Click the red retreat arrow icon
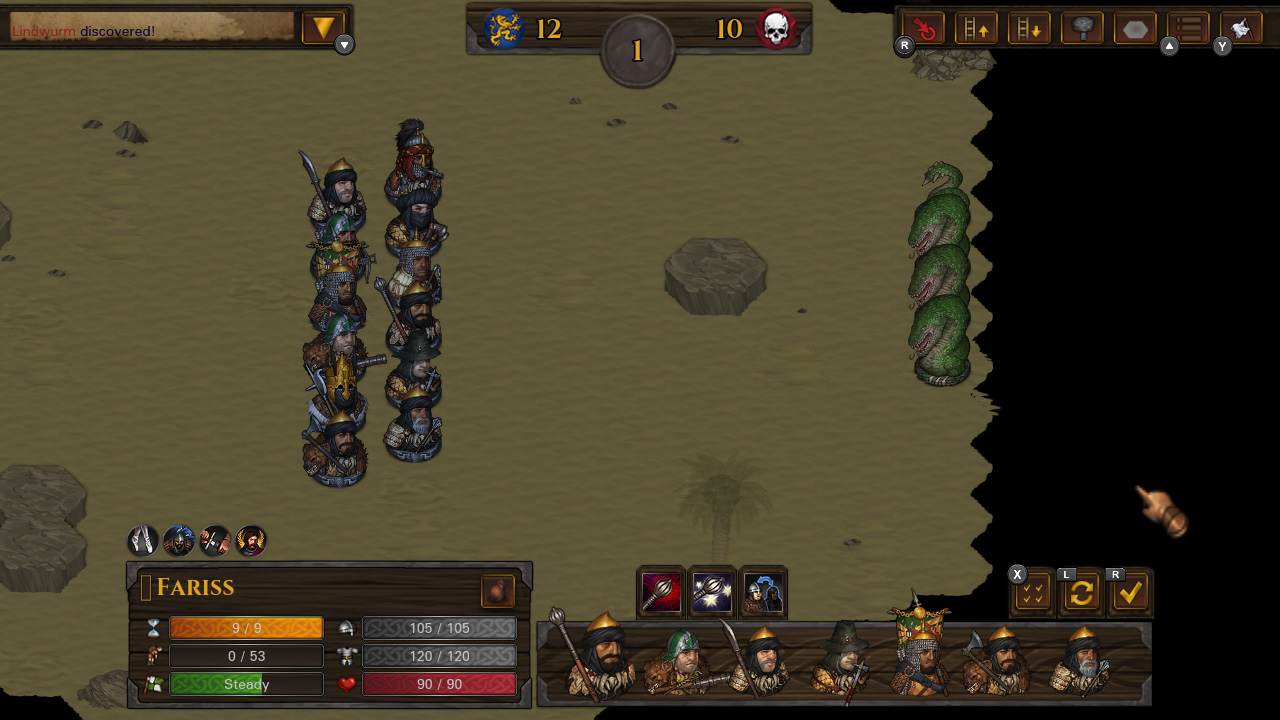Screen dimensions: 1280x720 tap(922, 28)
